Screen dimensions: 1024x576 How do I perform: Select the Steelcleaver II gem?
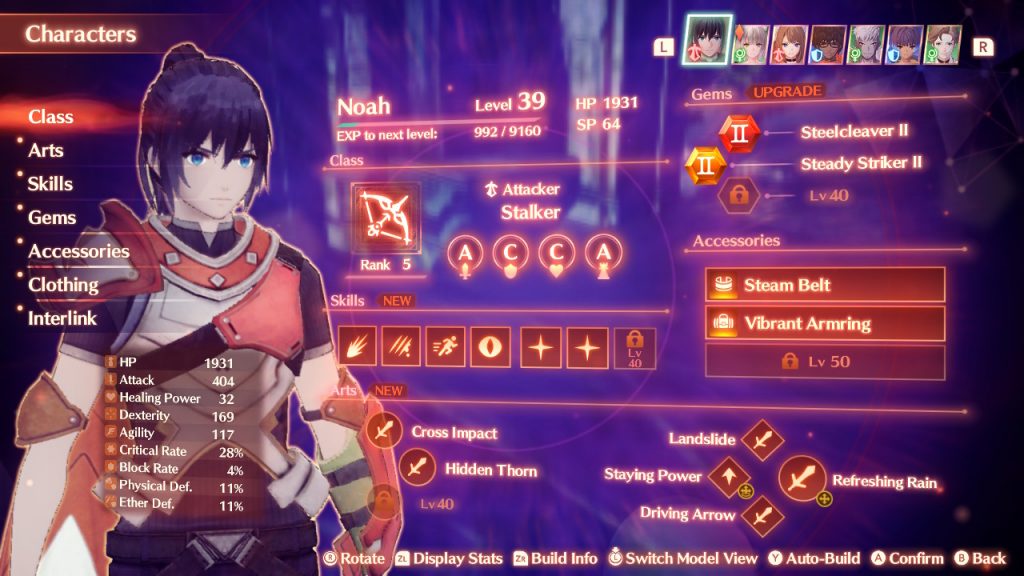[x=739, y=132]
